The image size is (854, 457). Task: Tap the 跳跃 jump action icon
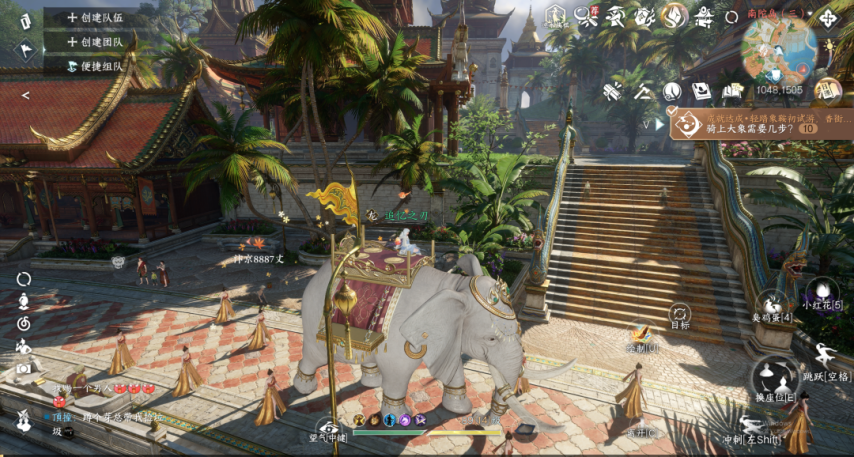[826, 359]
